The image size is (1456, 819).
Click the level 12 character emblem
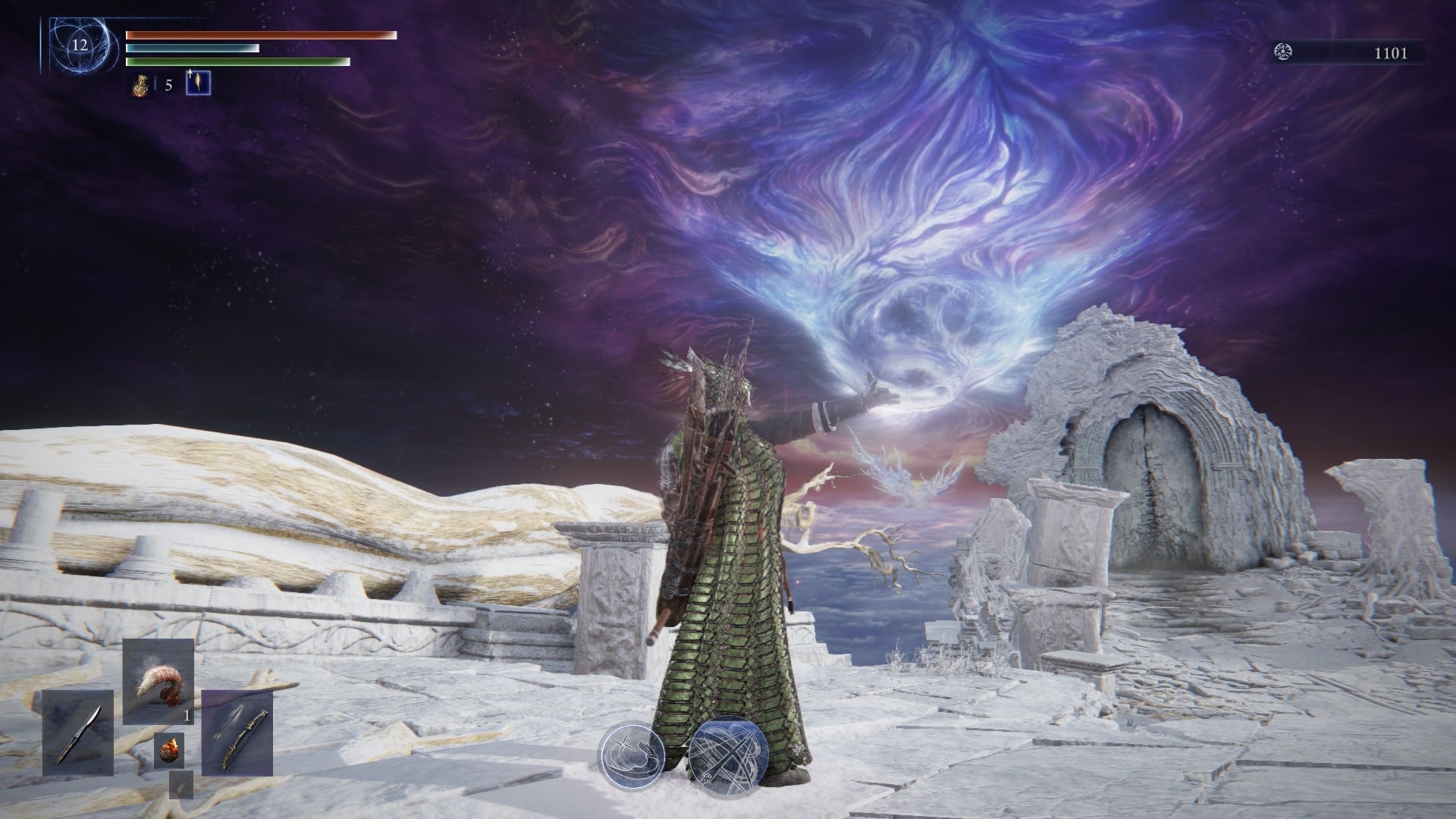(80, 45)
